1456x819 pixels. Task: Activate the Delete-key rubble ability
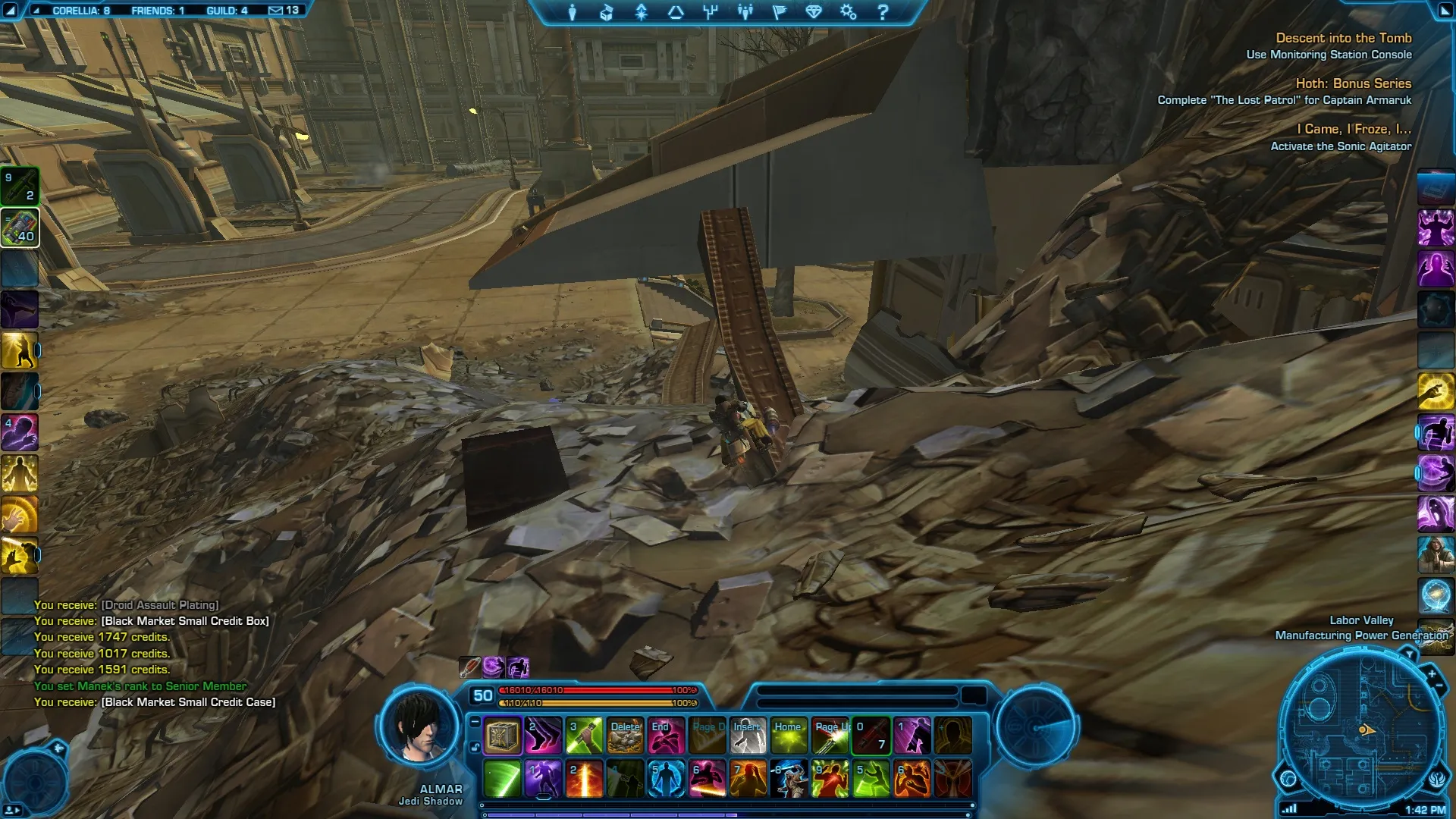[625, 736]
